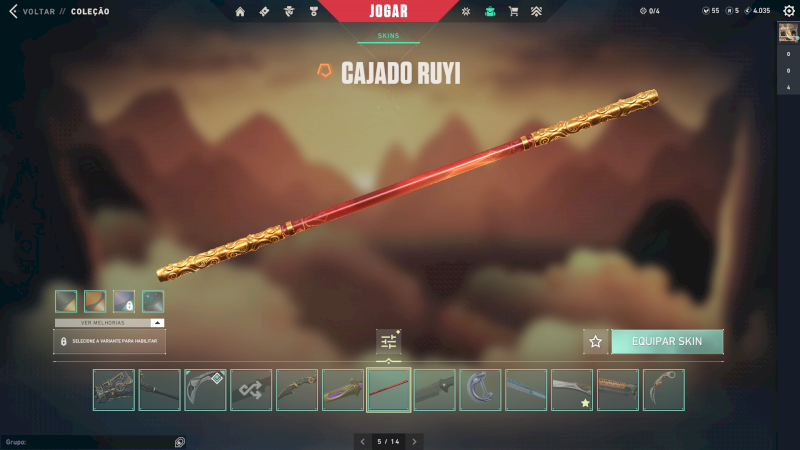The image size is (800, 450).
Task: Choose the first variant color swatch
Action: [66, 300]
